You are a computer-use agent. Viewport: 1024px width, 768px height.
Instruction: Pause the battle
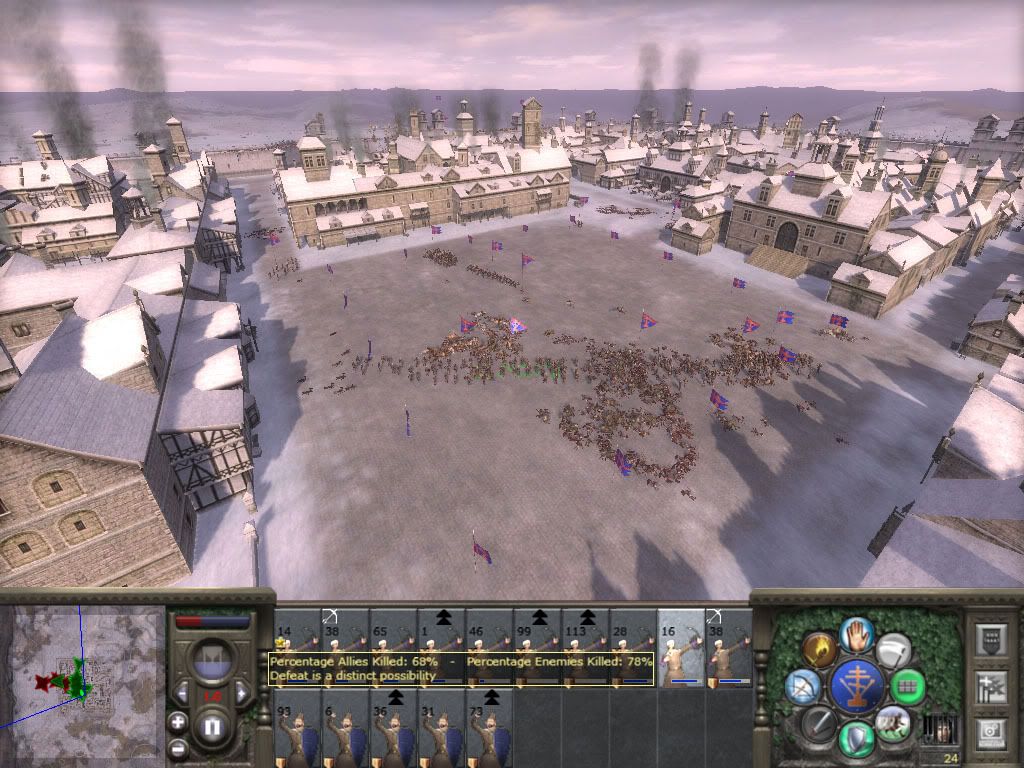[212, 728]
